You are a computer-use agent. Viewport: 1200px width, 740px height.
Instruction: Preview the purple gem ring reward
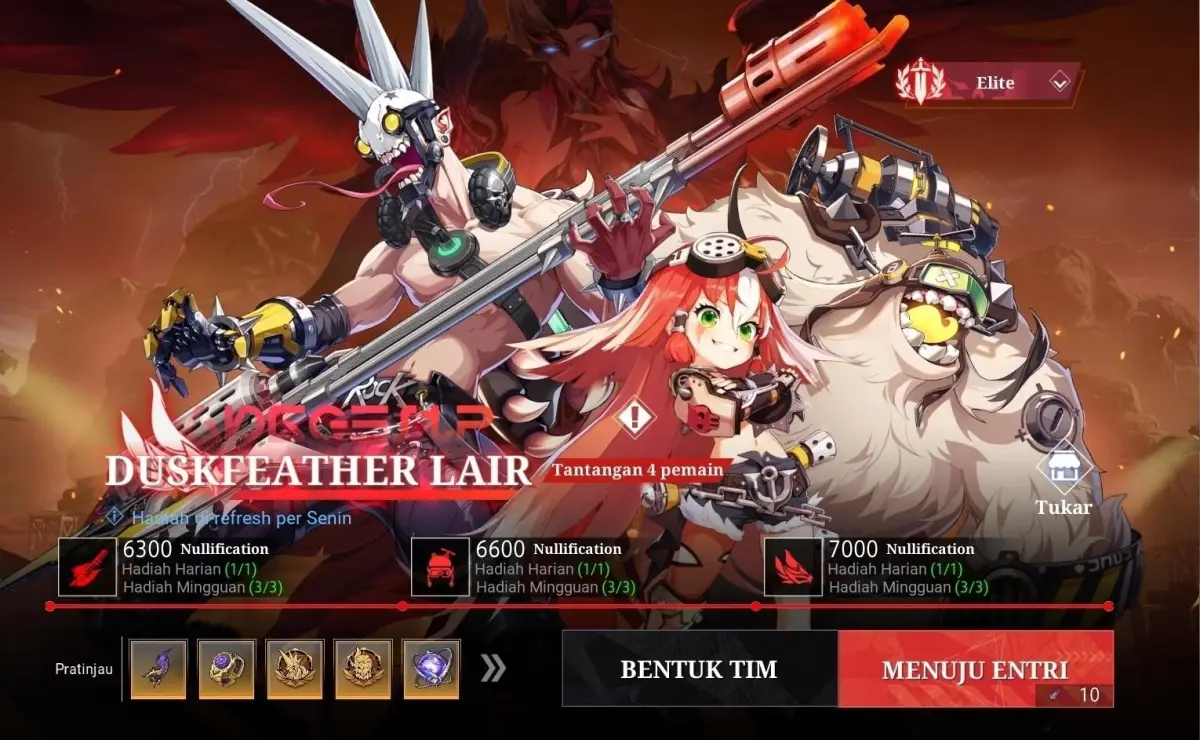pyautogui.click(x=227, y=669)
